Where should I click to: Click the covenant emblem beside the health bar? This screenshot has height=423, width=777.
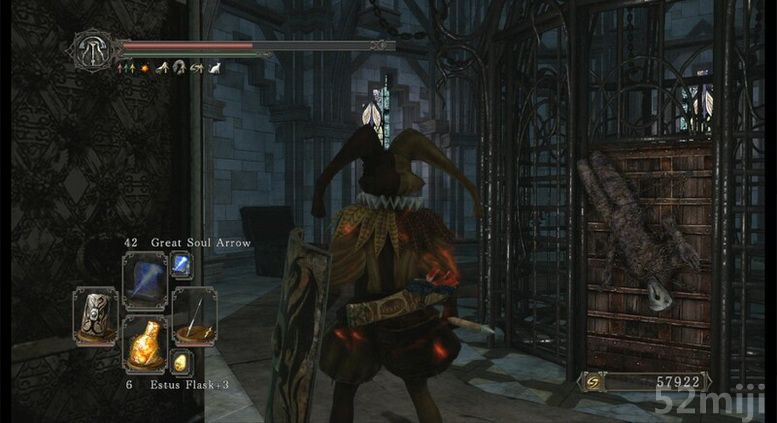click(90, 49)
